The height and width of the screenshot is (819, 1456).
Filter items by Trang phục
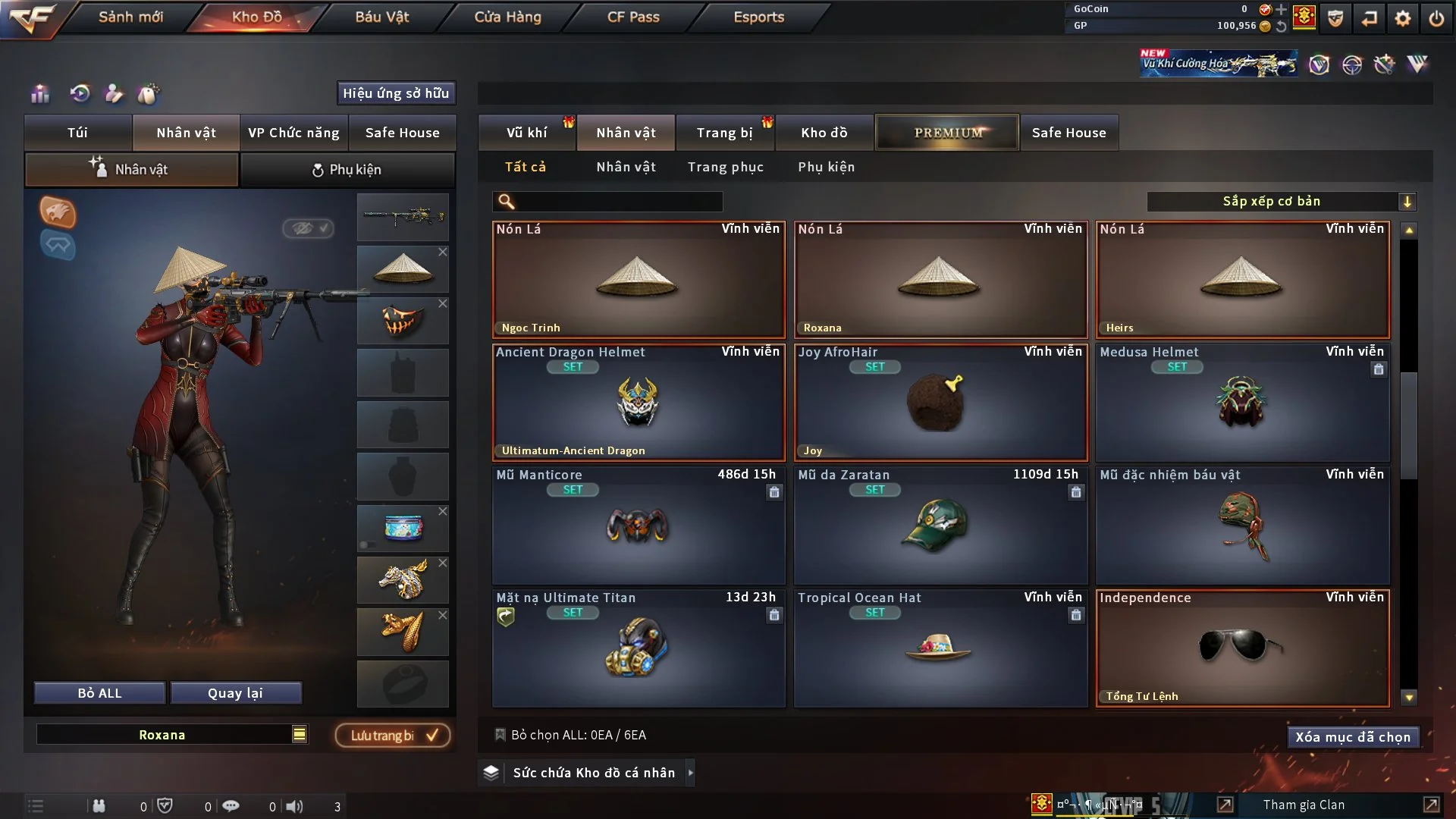(725, 167)
